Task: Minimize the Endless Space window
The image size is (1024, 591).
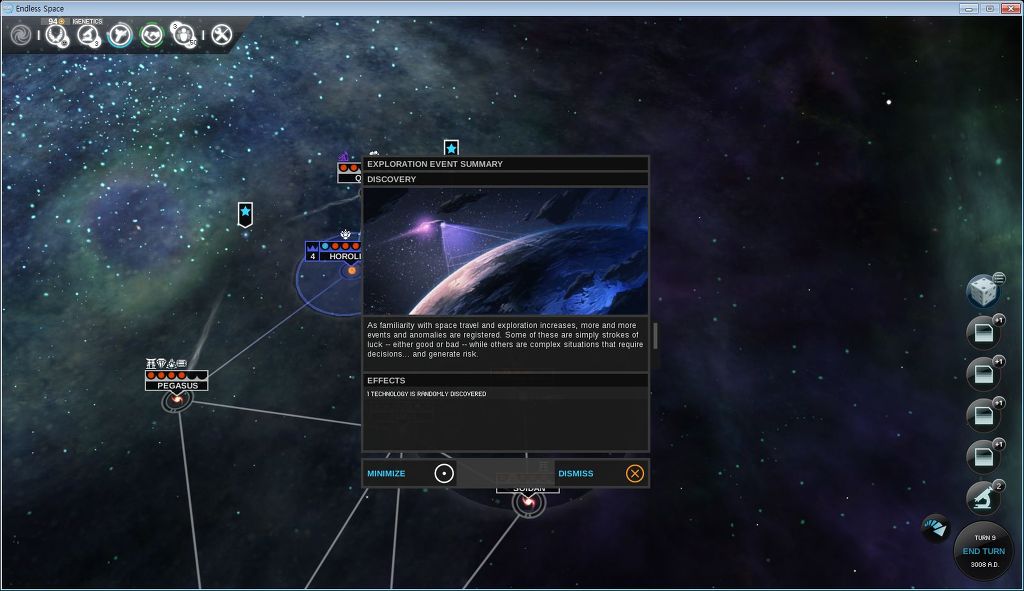Action: 968,8
